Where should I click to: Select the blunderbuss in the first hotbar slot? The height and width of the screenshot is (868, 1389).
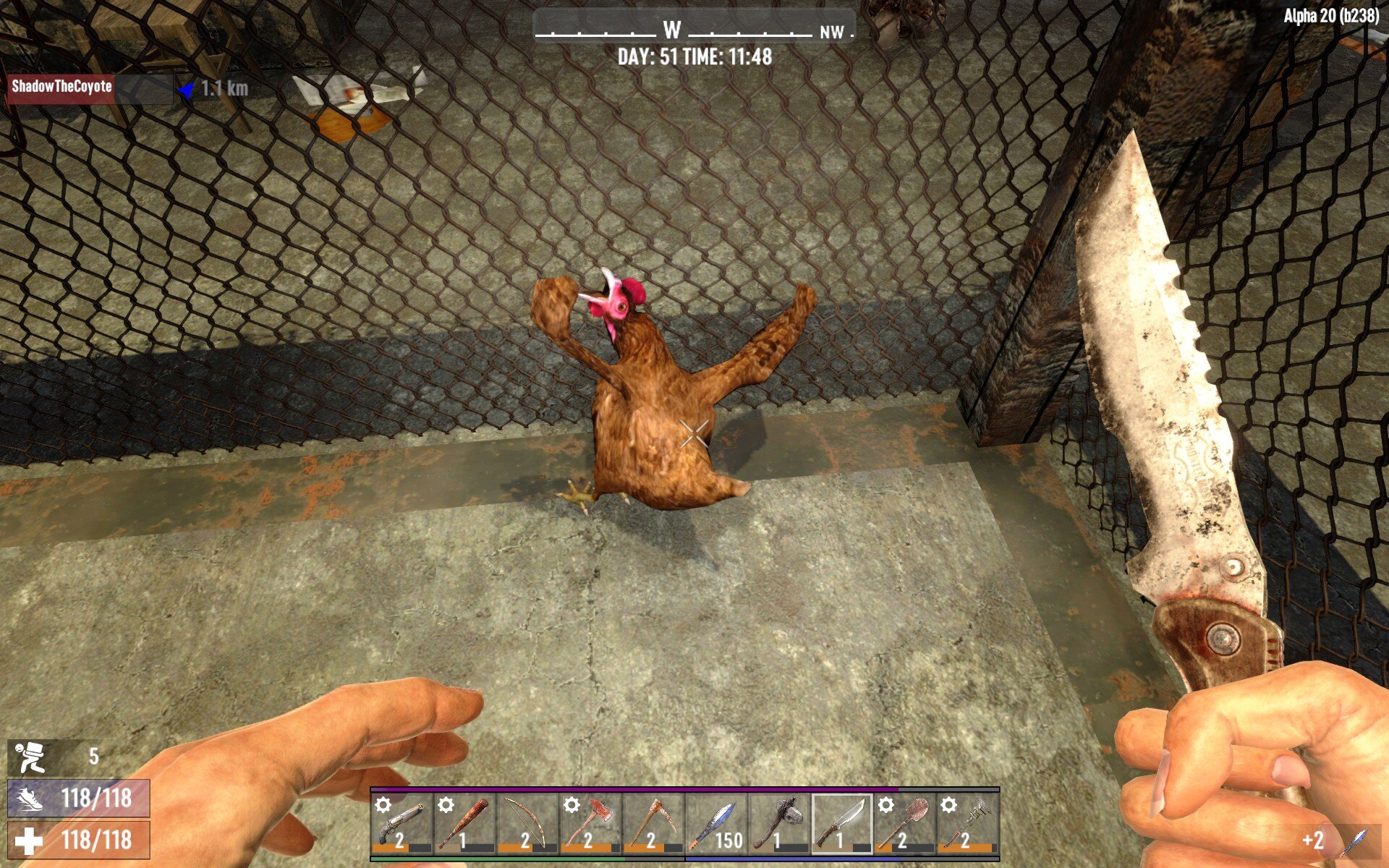[x=402, y=821]
